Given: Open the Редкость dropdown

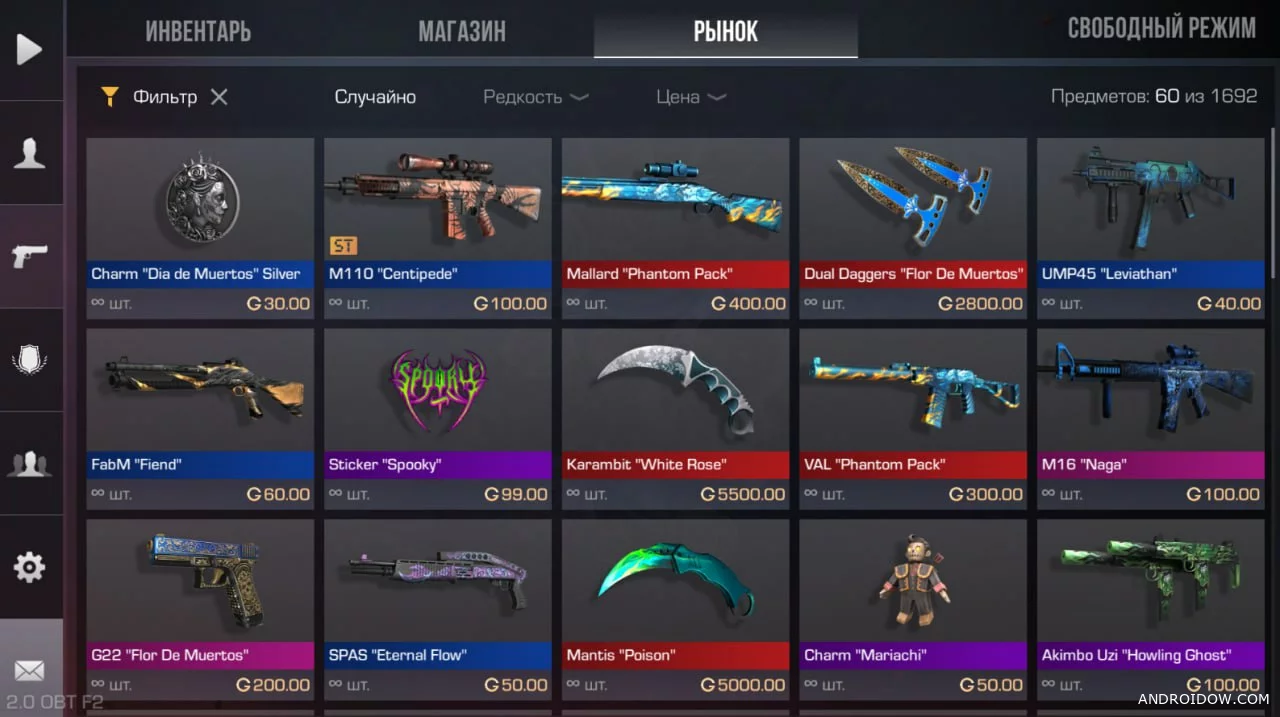Looking at the screenshot, I should [535, 97].
